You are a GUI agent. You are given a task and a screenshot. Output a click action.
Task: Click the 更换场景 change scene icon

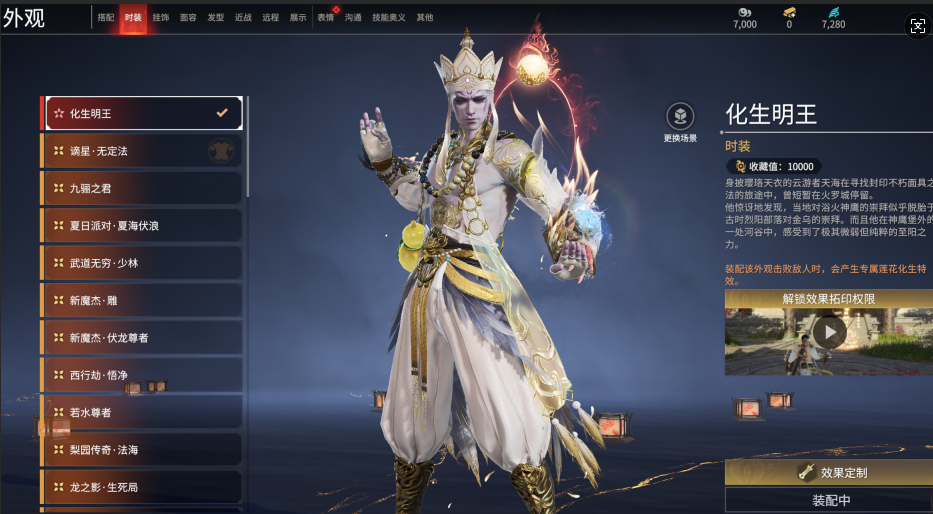[x=680, y=116]
